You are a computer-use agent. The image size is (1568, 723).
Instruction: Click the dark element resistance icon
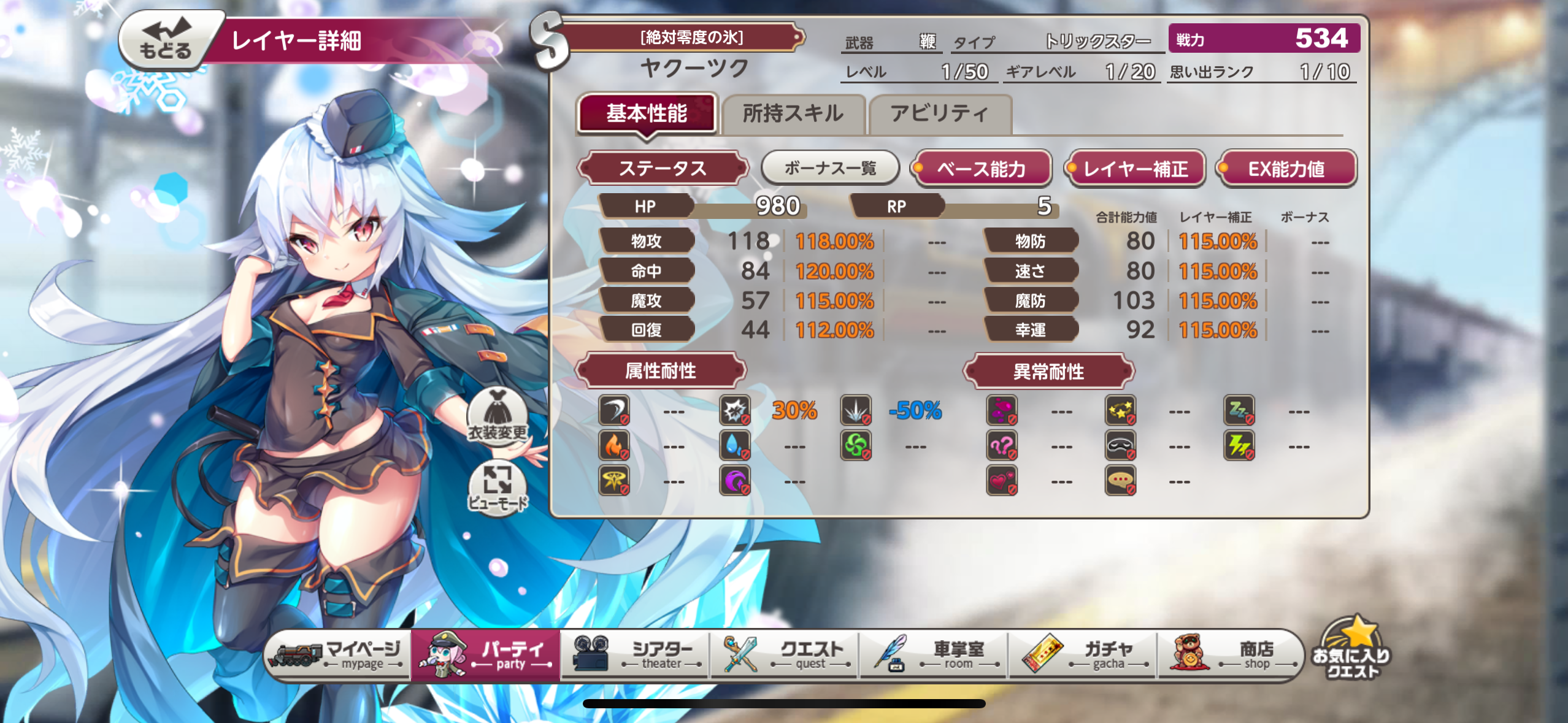[736, 480]
